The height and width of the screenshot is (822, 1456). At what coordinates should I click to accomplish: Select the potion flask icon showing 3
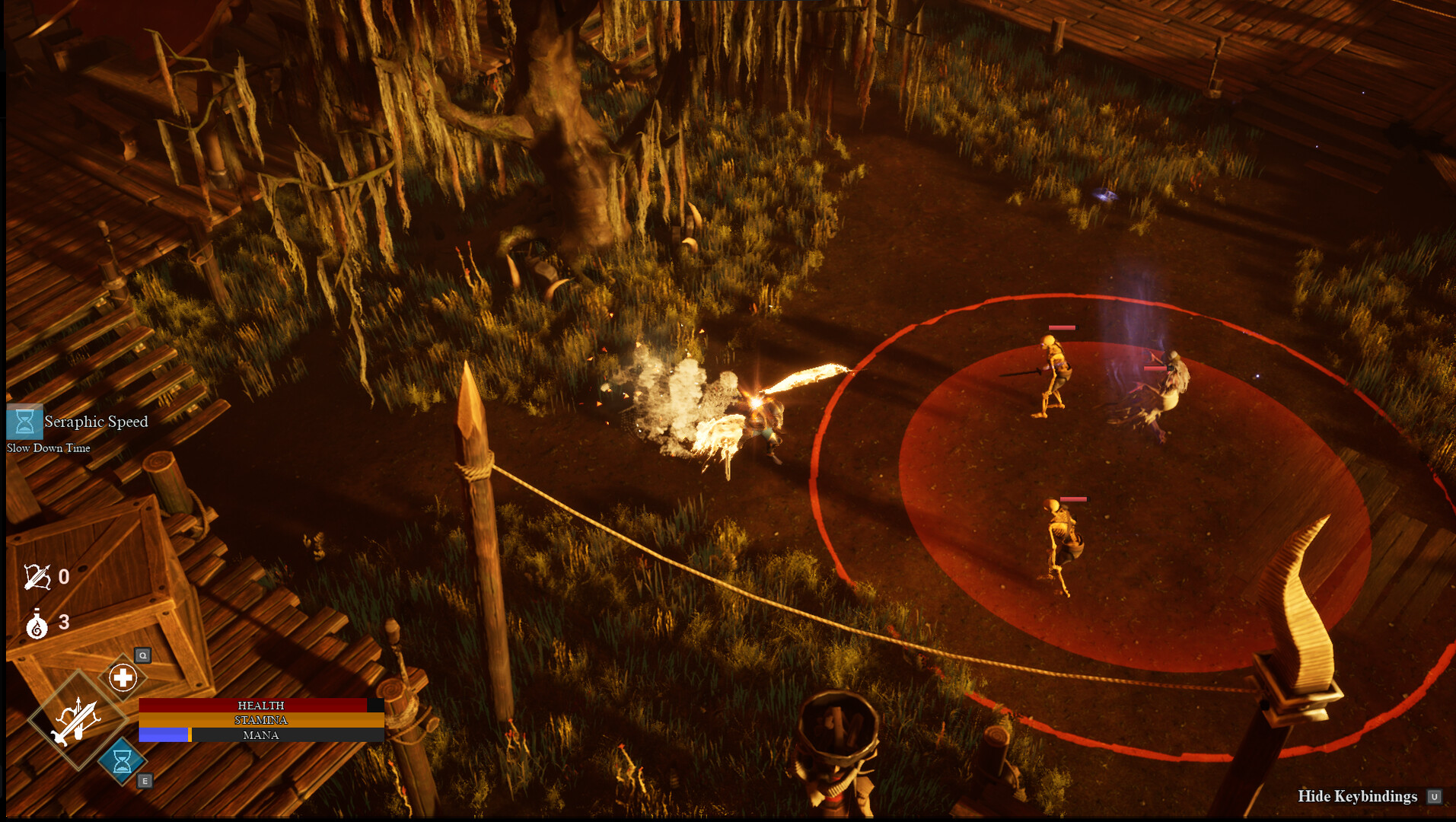point(38,622)
